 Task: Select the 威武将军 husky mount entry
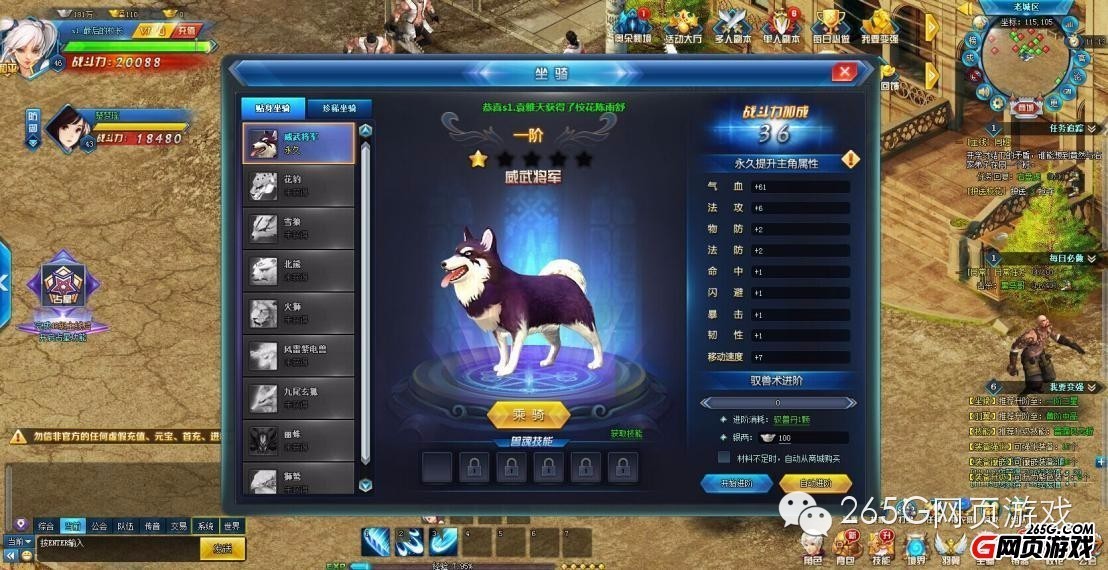[x=300, y=143]
